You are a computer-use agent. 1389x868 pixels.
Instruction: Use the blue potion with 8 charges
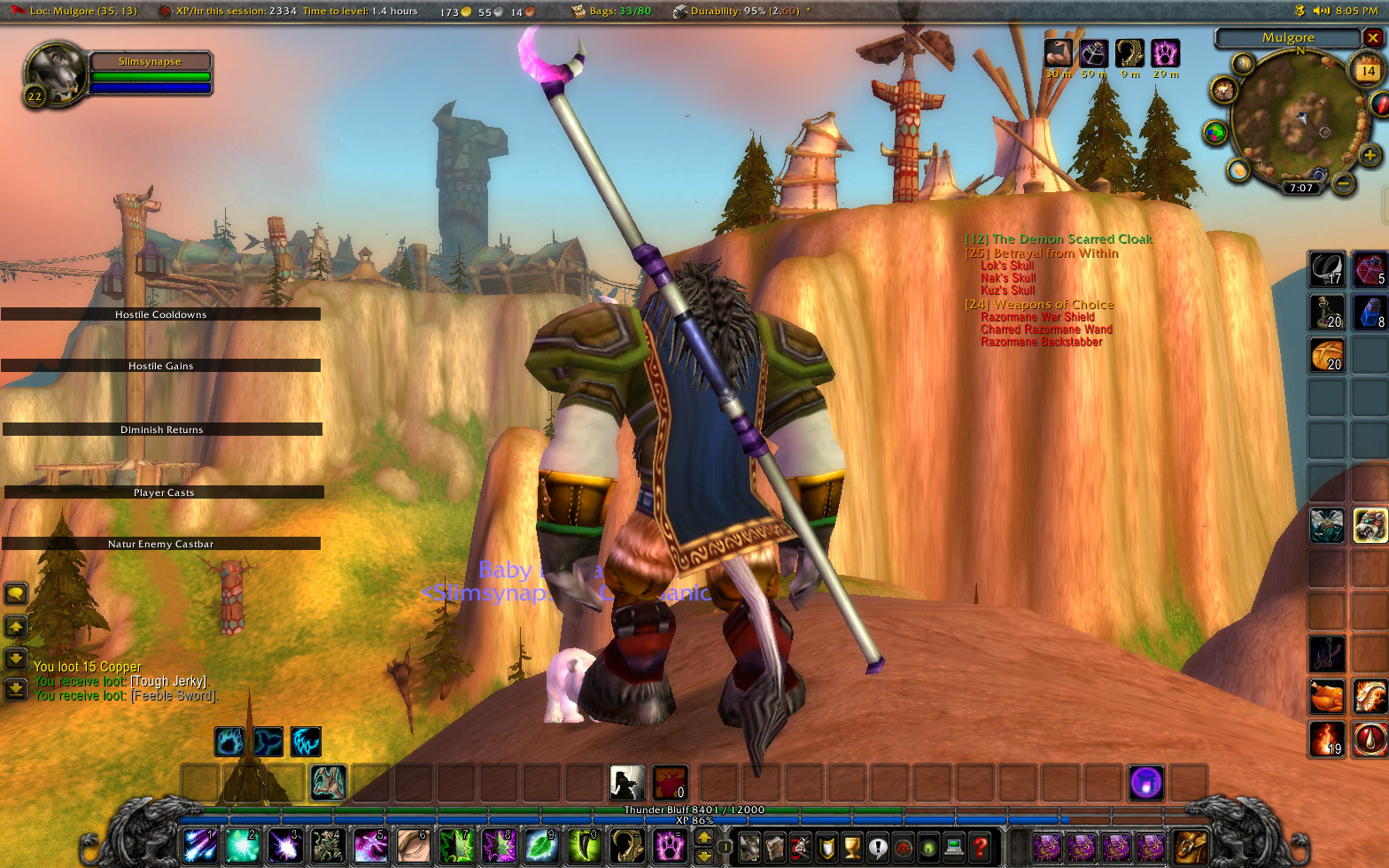point(1370,312)
